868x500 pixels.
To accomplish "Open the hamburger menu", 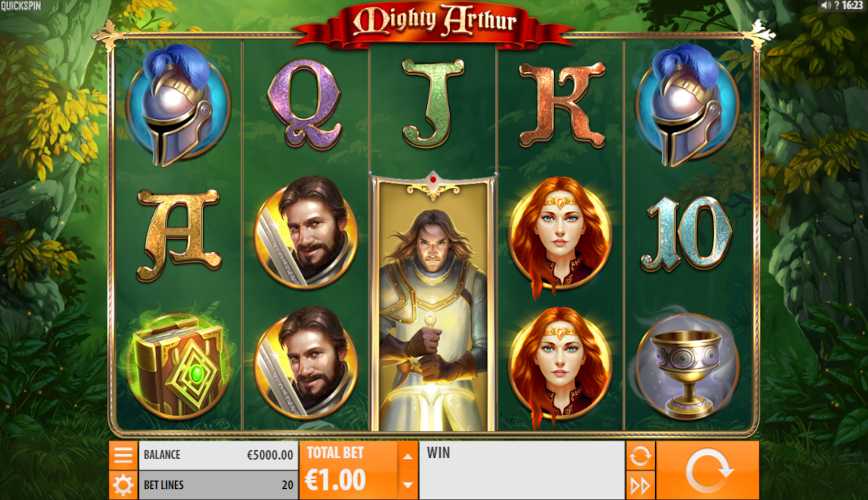I will (x=123, y=455).
